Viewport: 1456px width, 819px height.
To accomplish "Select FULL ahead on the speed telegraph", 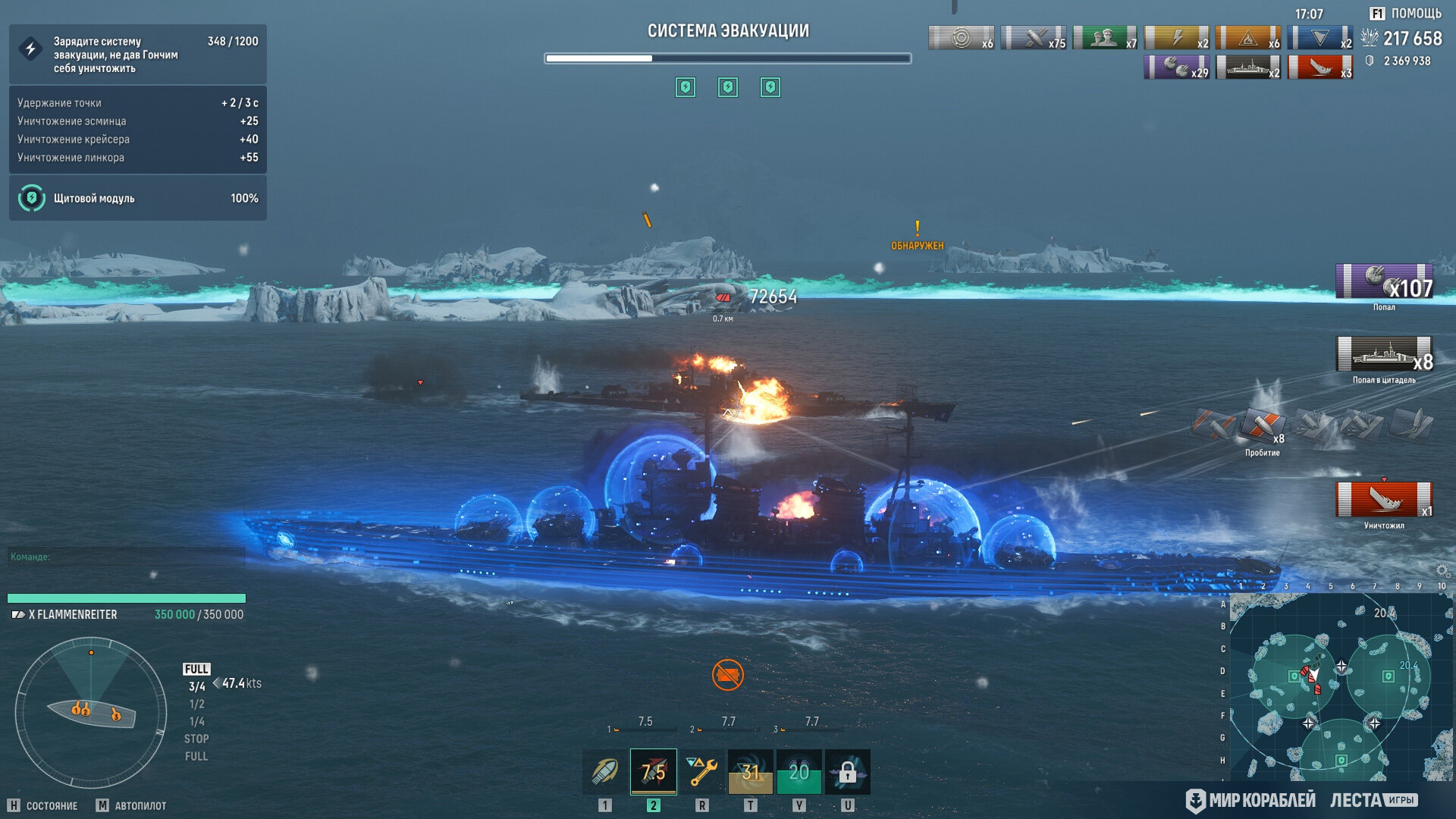I will click(x=196, y=669).
